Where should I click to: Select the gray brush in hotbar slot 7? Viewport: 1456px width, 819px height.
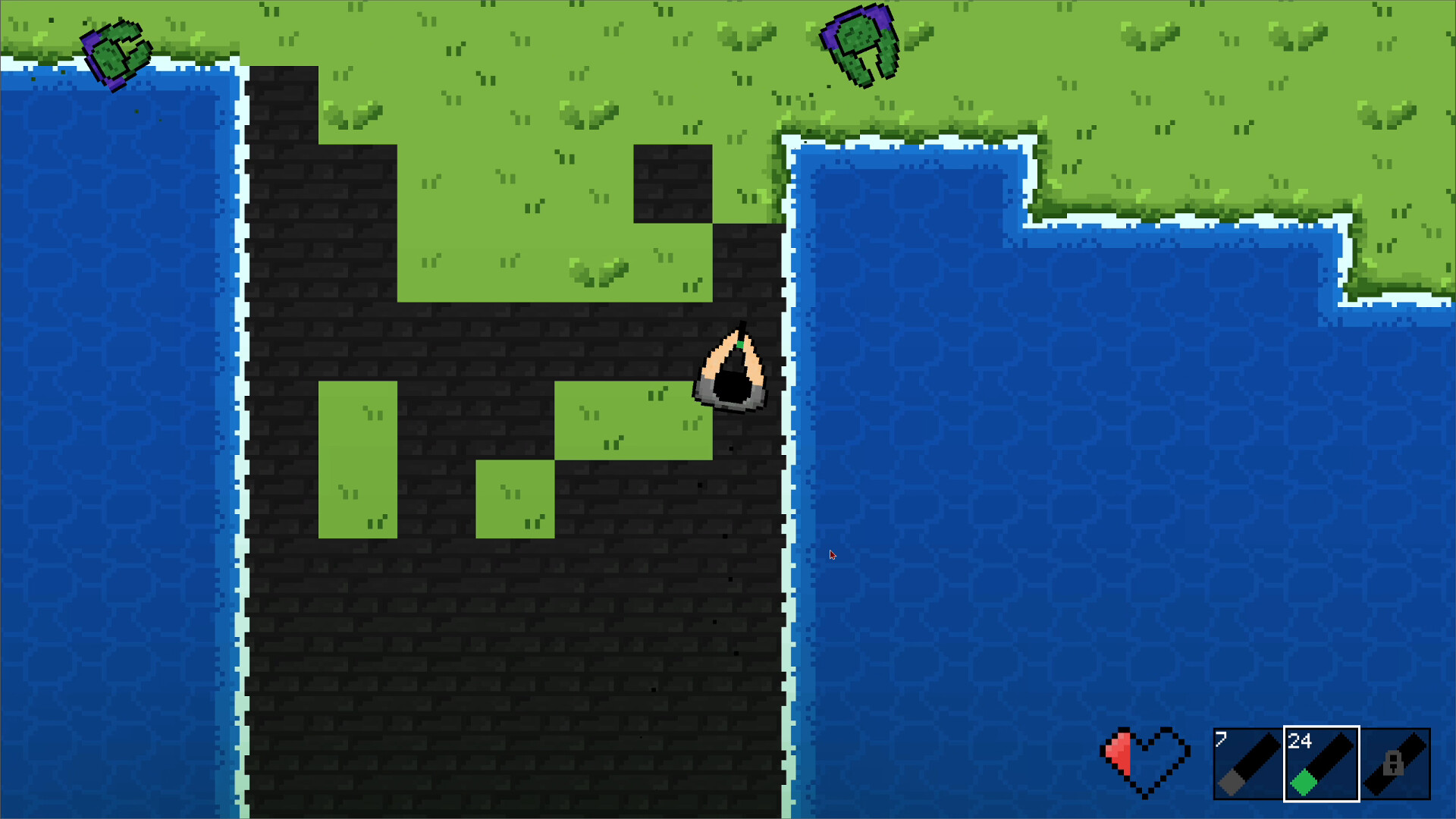(x=1247, y=764)
